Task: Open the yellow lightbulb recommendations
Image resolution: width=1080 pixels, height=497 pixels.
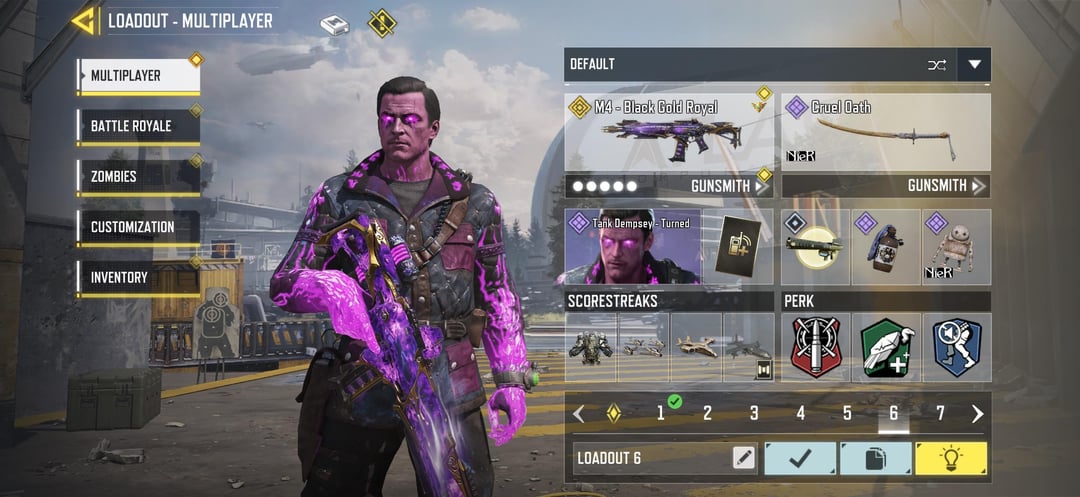Action: [x=950, y=458]
